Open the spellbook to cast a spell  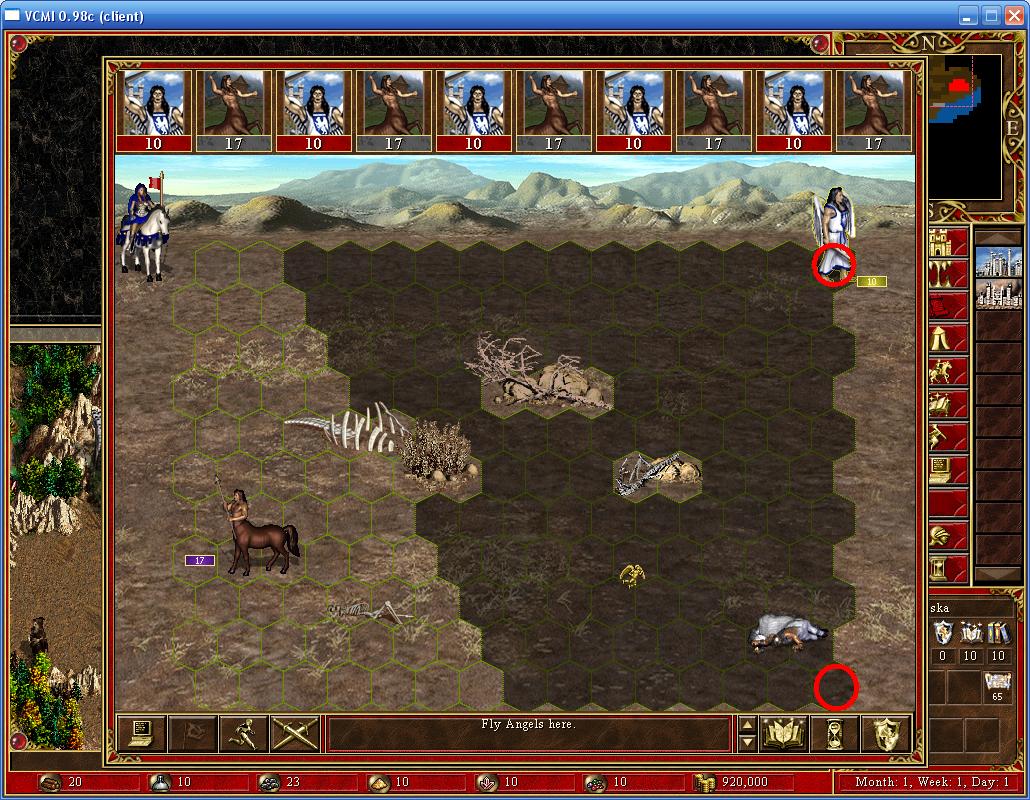784,733
